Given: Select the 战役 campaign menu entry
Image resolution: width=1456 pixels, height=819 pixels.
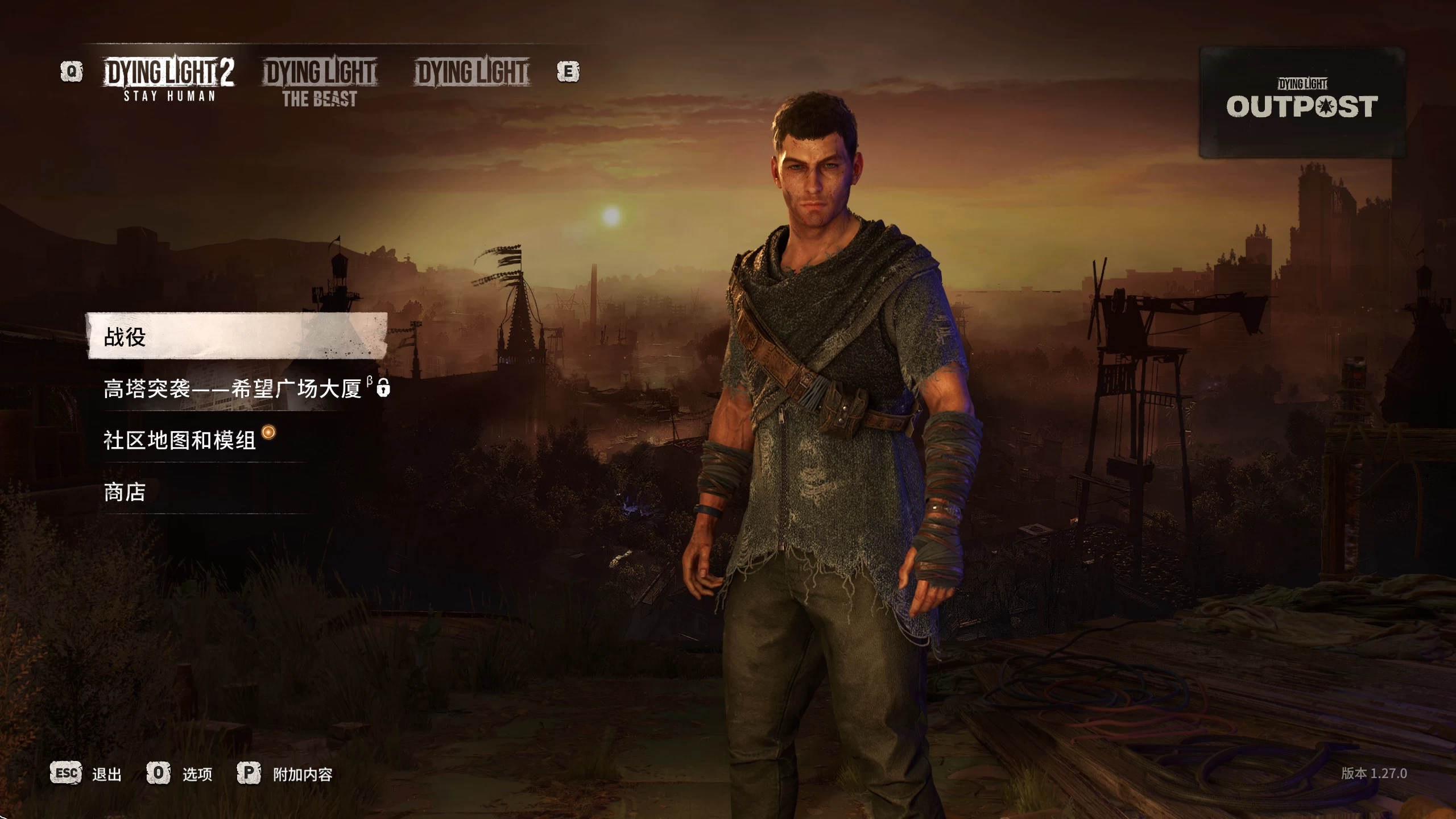Looking at the screenshot, I should 237,337.
